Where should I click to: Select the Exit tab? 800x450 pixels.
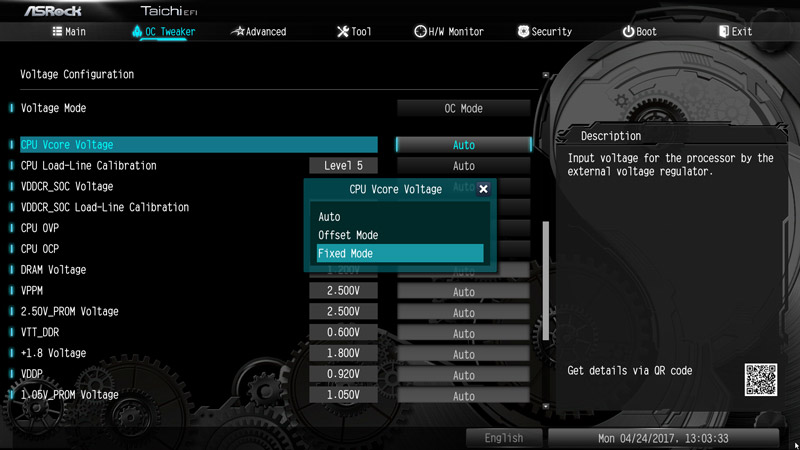tap(735, 32)
